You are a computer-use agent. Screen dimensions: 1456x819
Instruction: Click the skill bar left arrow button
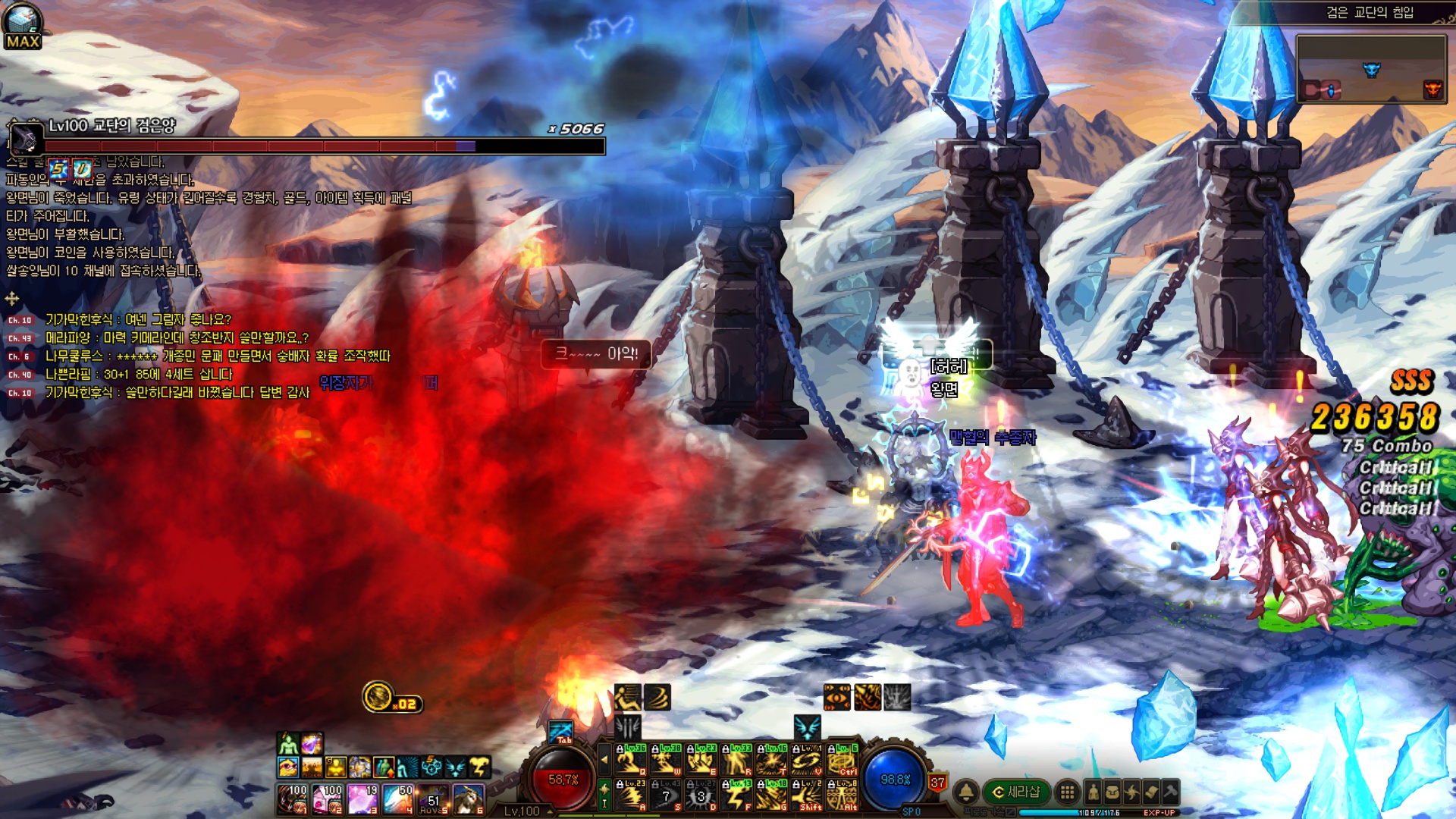[604, 759]
